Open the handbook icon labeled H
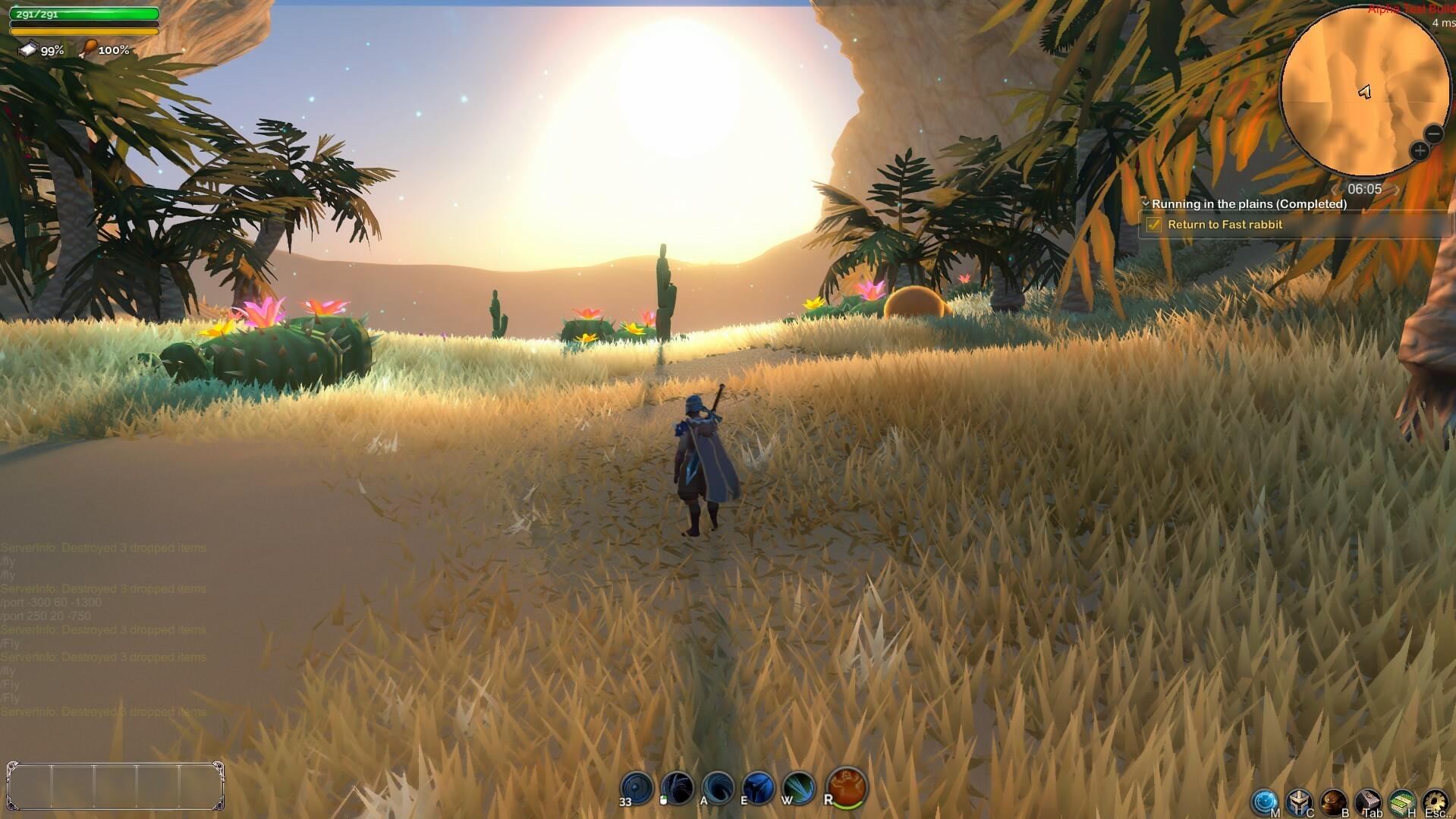1456x819 pixels. [x=1401, y=801]
